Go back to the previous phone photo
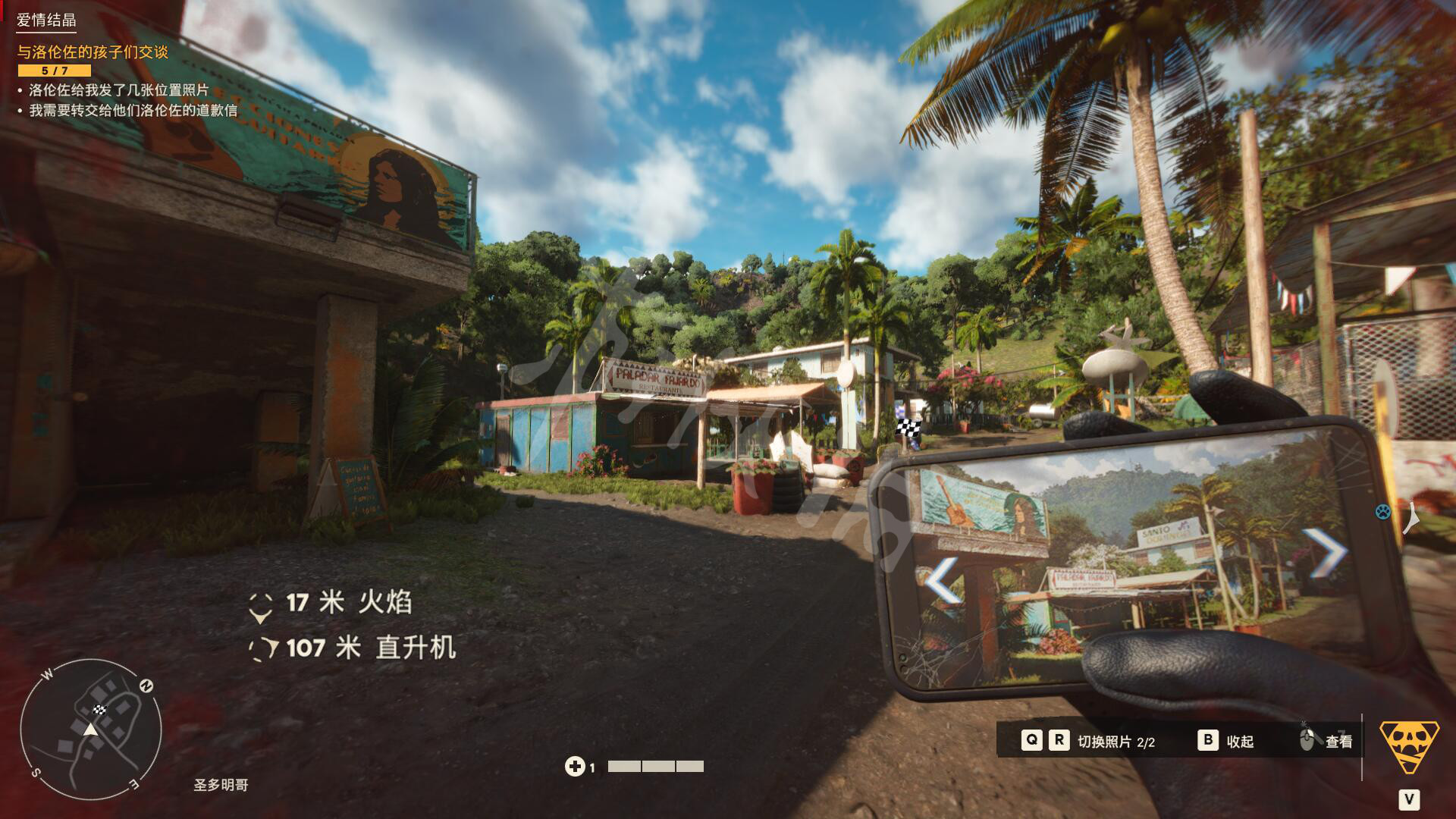 943,581
